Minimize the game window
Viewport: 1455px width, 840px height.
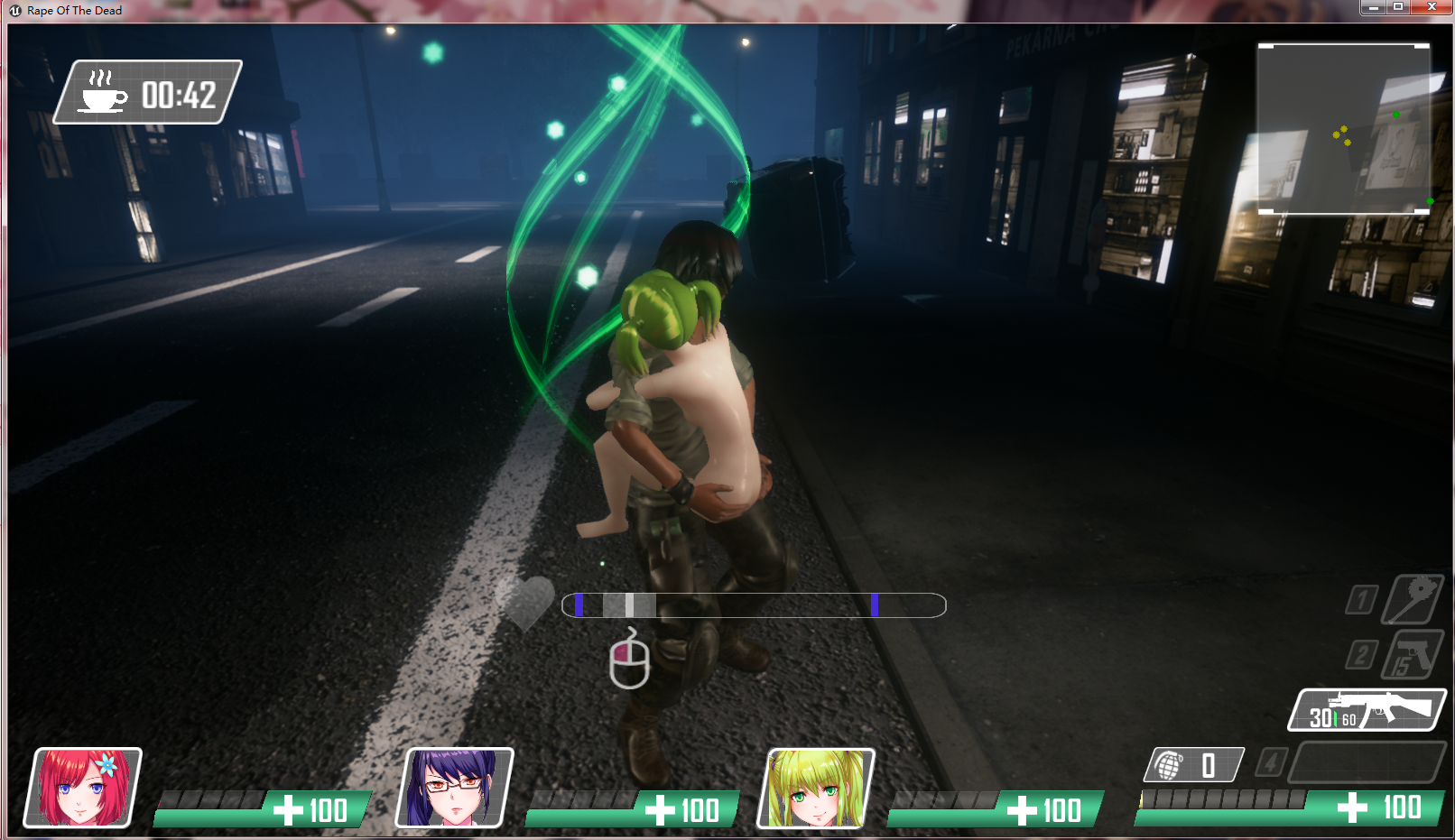pos(1373,7)
